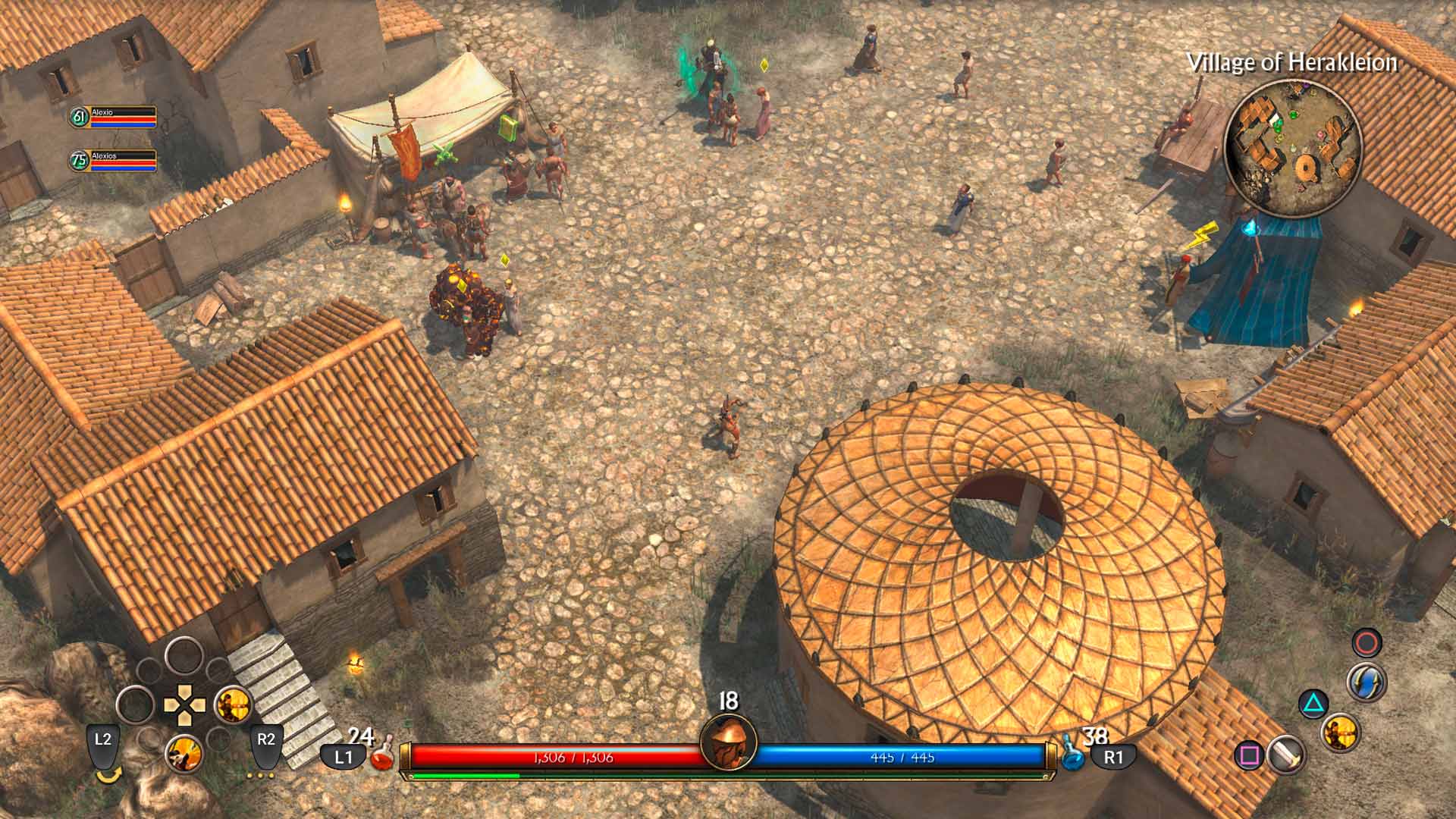Click the R1 button prompt

1113,758
